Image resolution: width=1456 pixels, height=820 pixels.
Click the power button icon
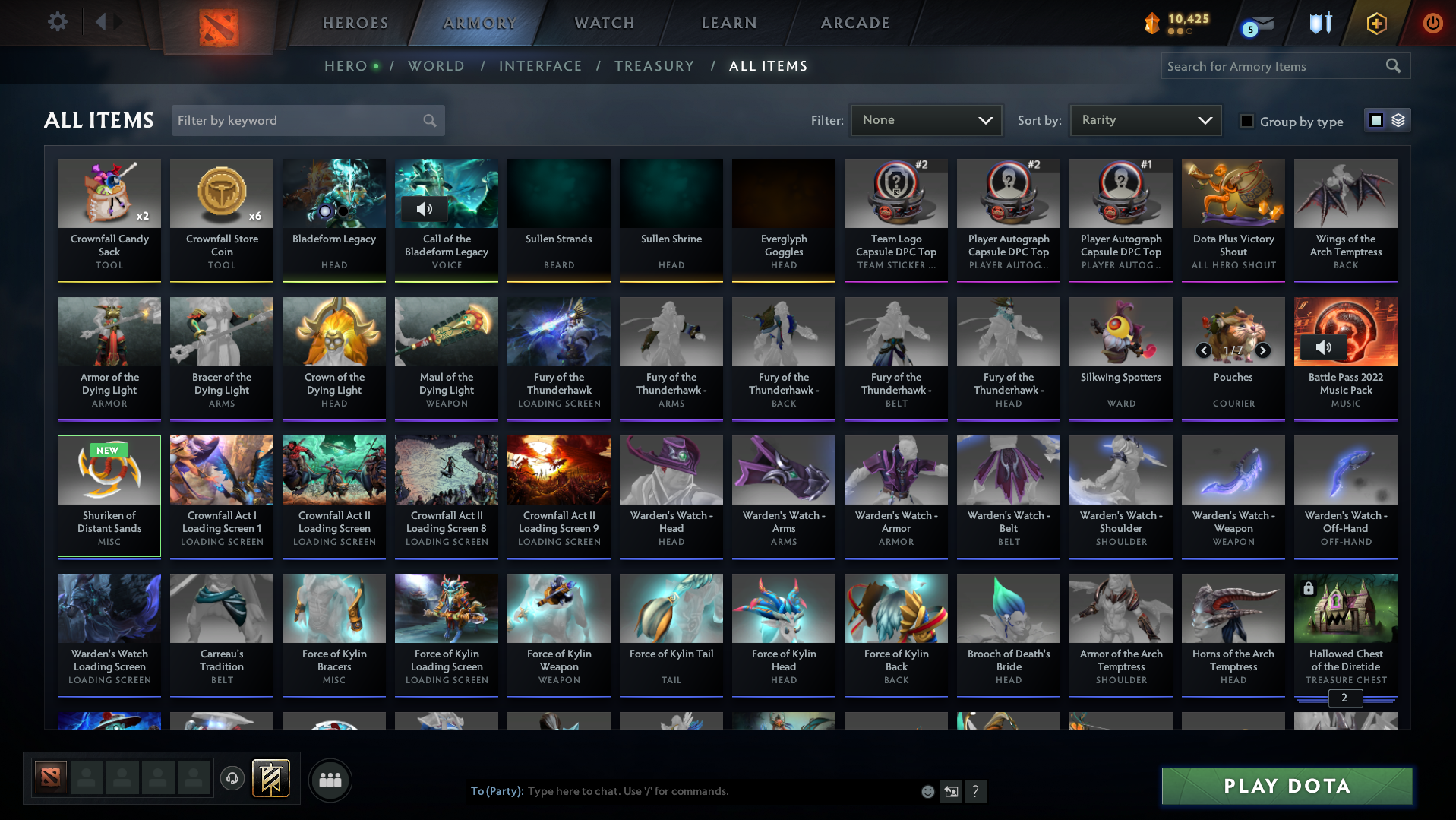(1432, 24)
